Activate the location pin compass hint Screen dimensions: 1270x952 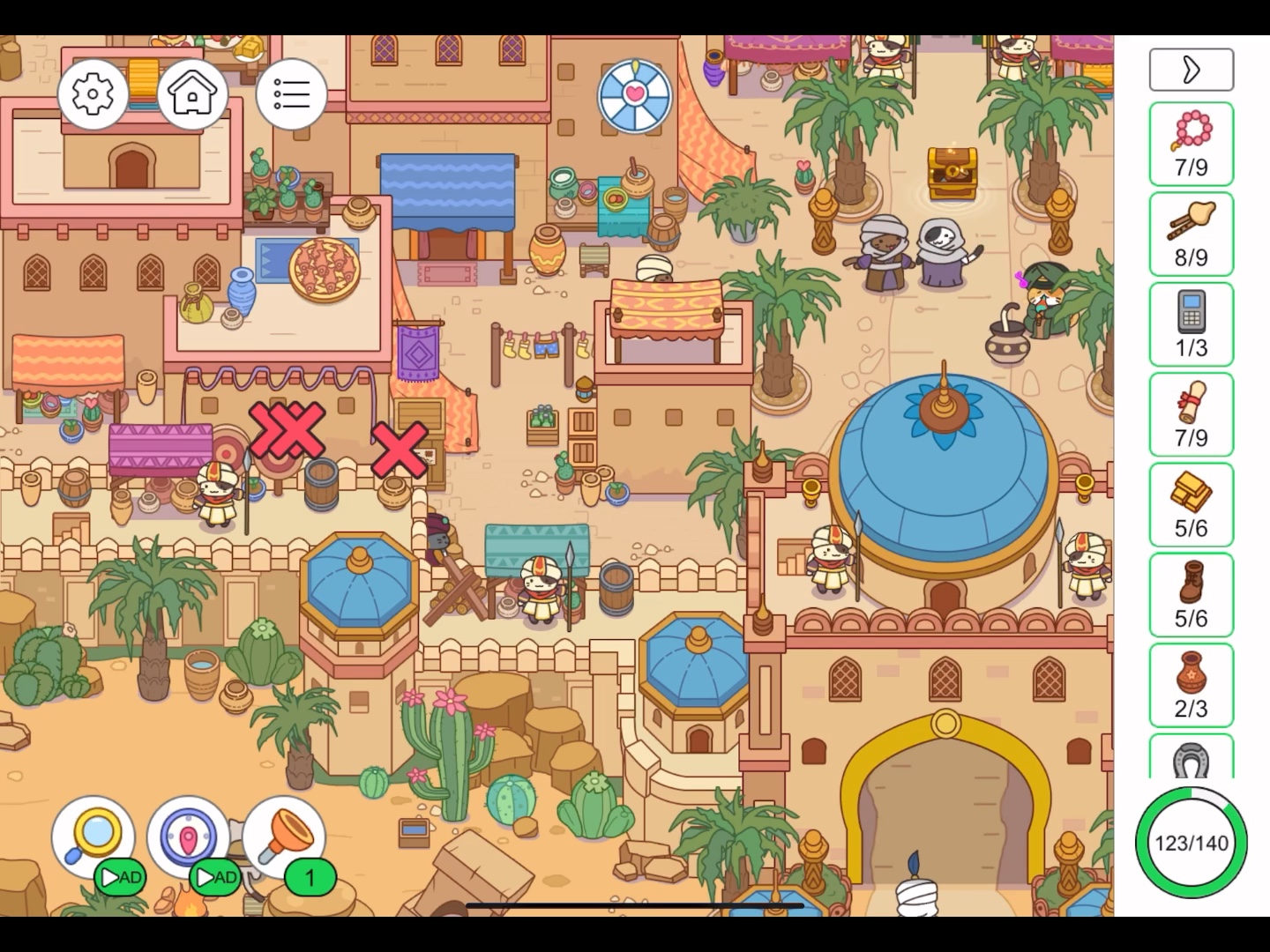pyautogui.click(x=188, y=836)
